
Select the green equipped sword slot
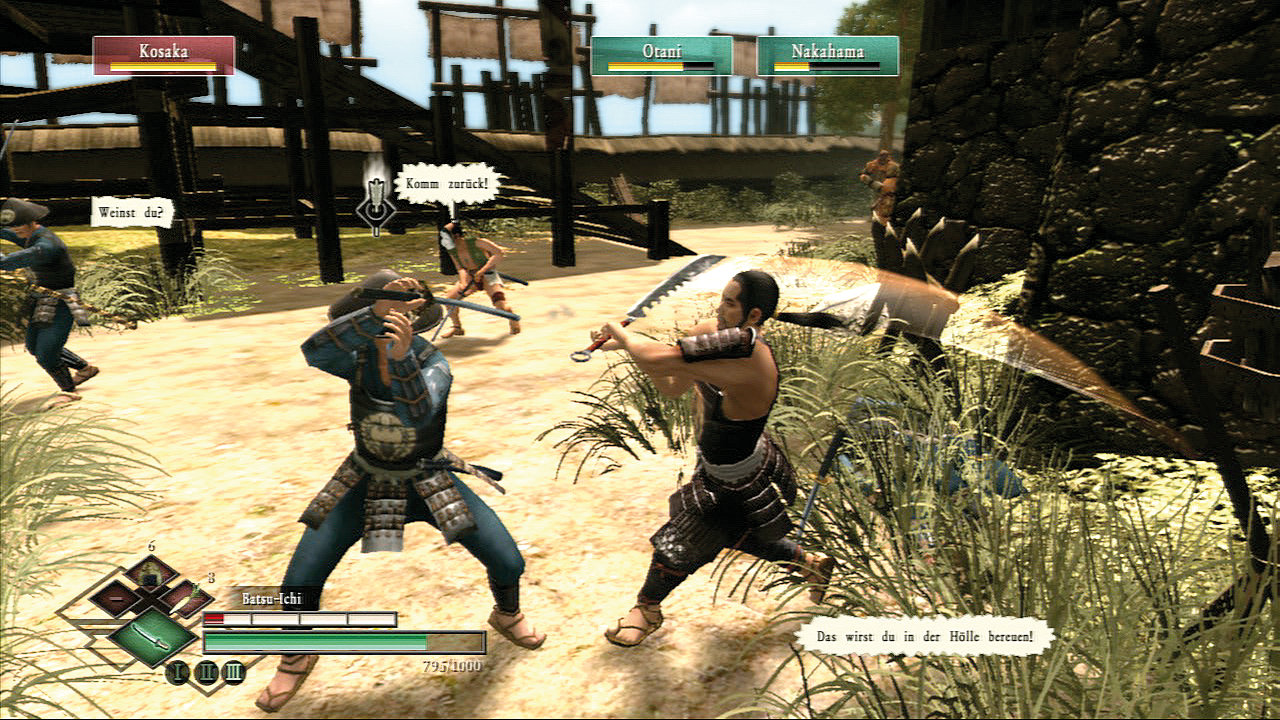[152, 634]
